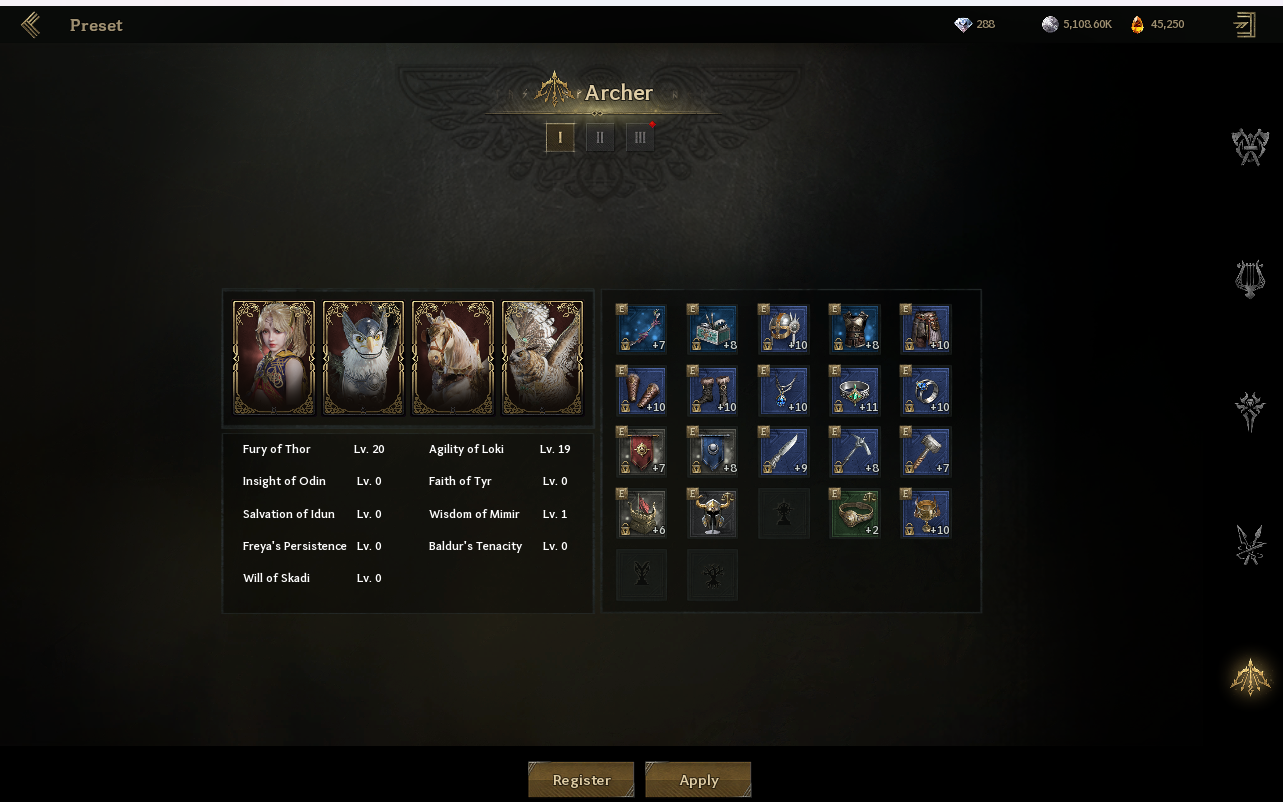Image resolution: width=1283 pixels, height=802 pixels.
Task: Choose the green gem ring +11
Action: (855, 390)
